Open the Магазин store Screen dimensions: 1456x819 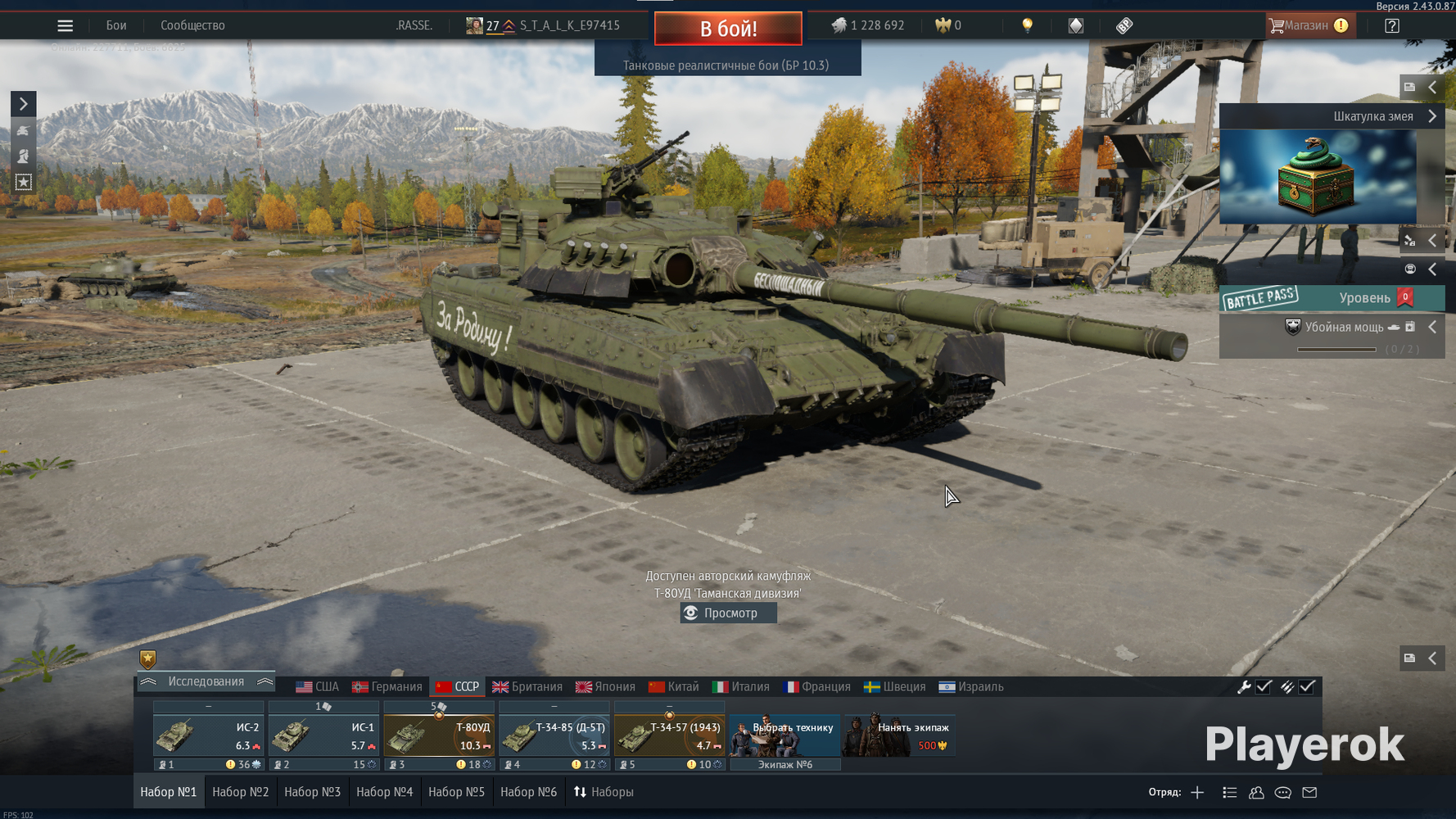coord(1308,26)
